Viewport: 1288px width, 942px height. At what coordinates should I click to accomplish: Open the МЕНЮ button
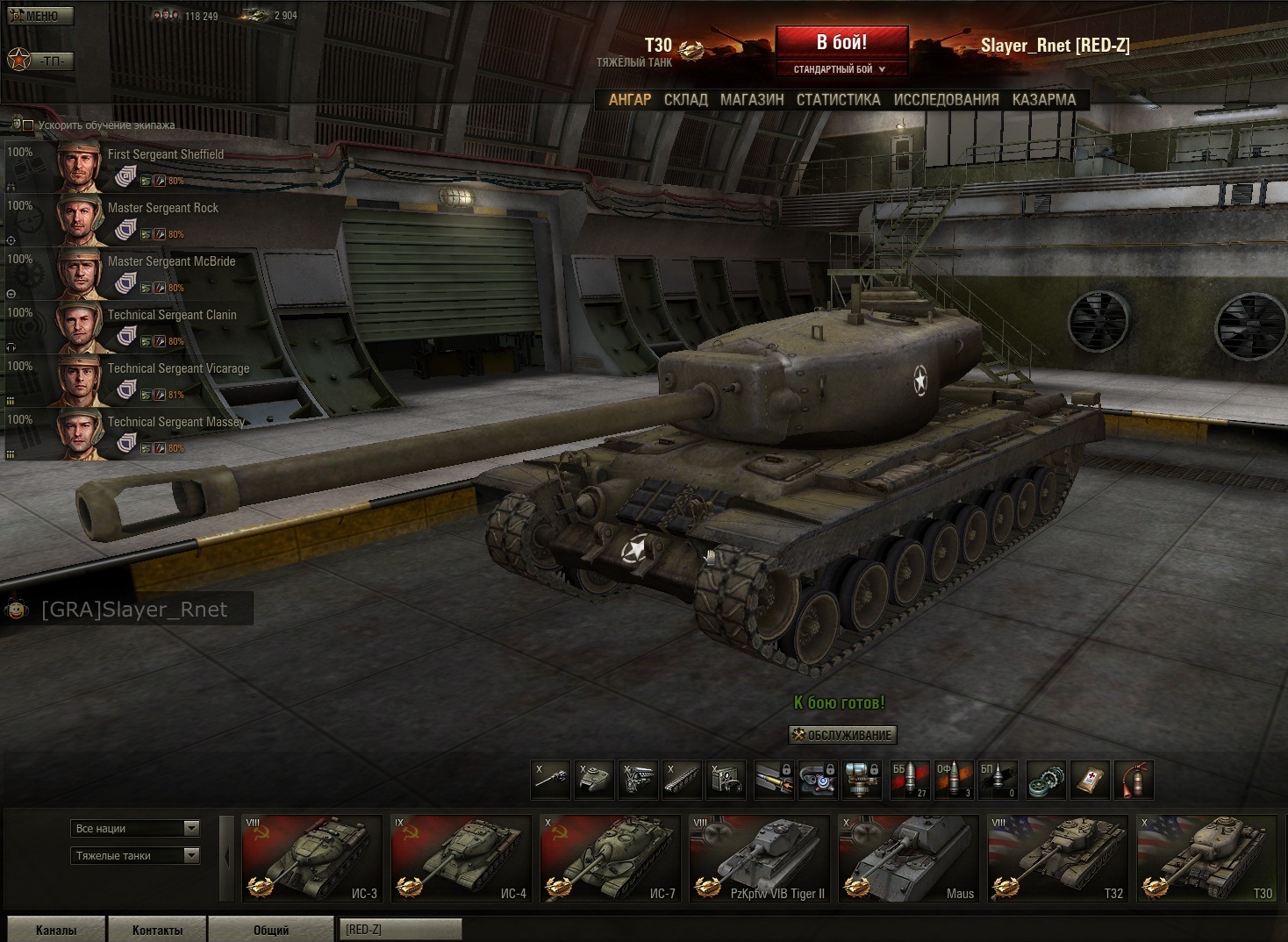tap(40, 16)
